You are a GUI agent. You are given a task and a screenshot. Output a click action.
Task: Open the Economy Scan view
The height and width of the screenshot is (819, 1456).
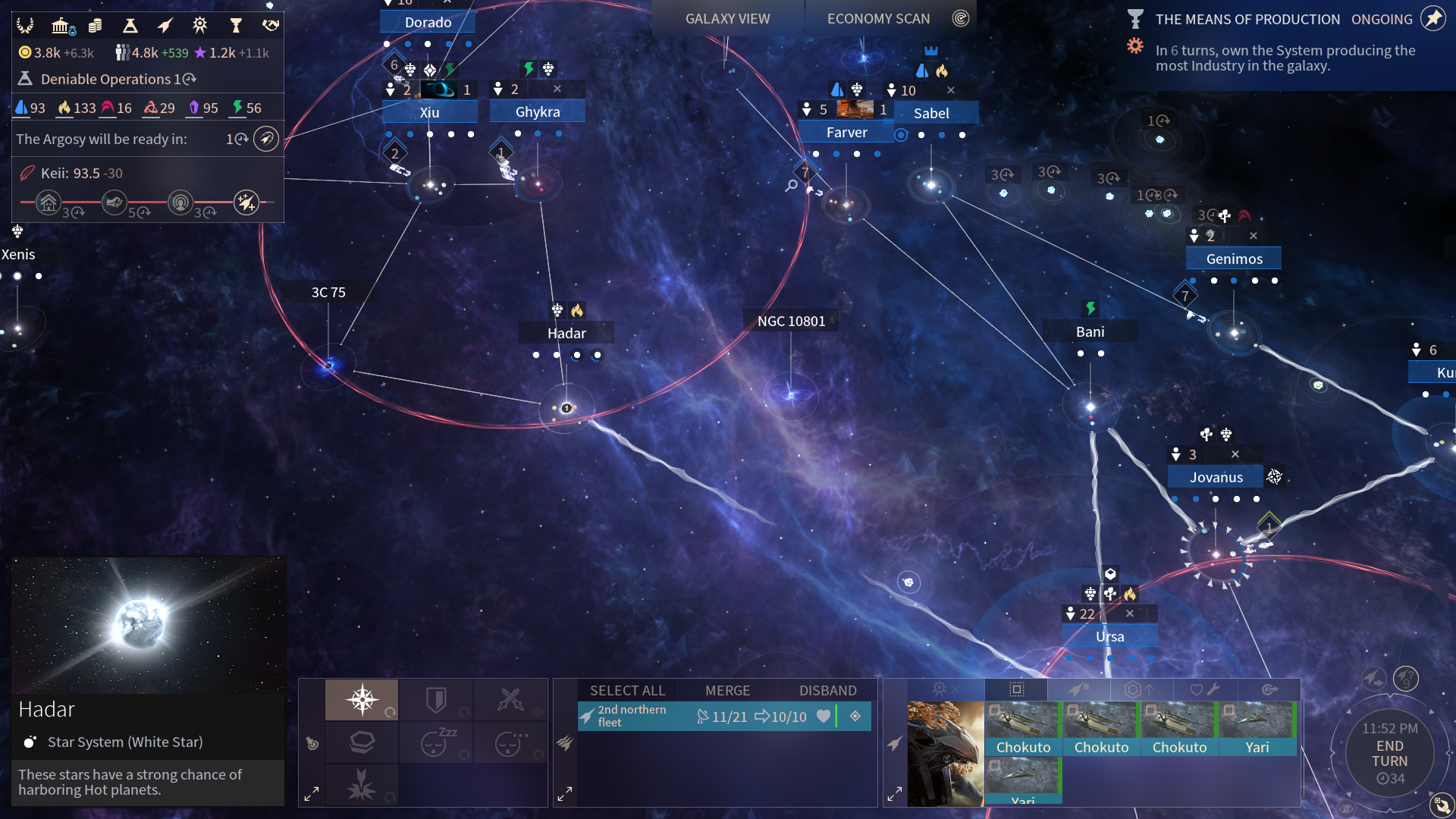[878, 19]
